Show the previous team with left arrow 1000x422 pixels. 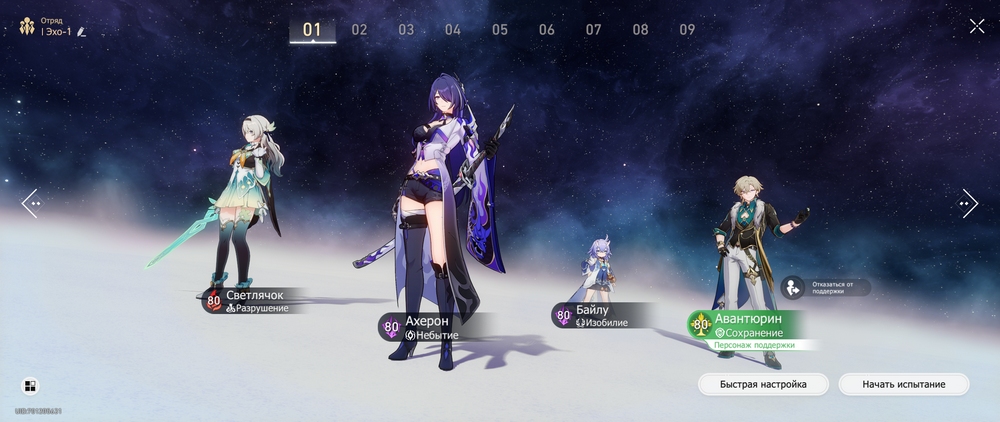click(31, 203)
